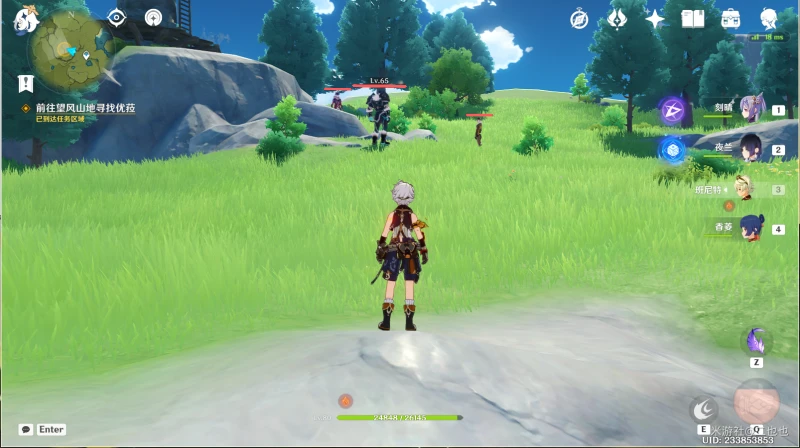Image resolution: width=800 pixels, height=448 pixels.
Task: Open the four-pointed star wish icon
Action: pyautogui.click(x=655, y=19)
